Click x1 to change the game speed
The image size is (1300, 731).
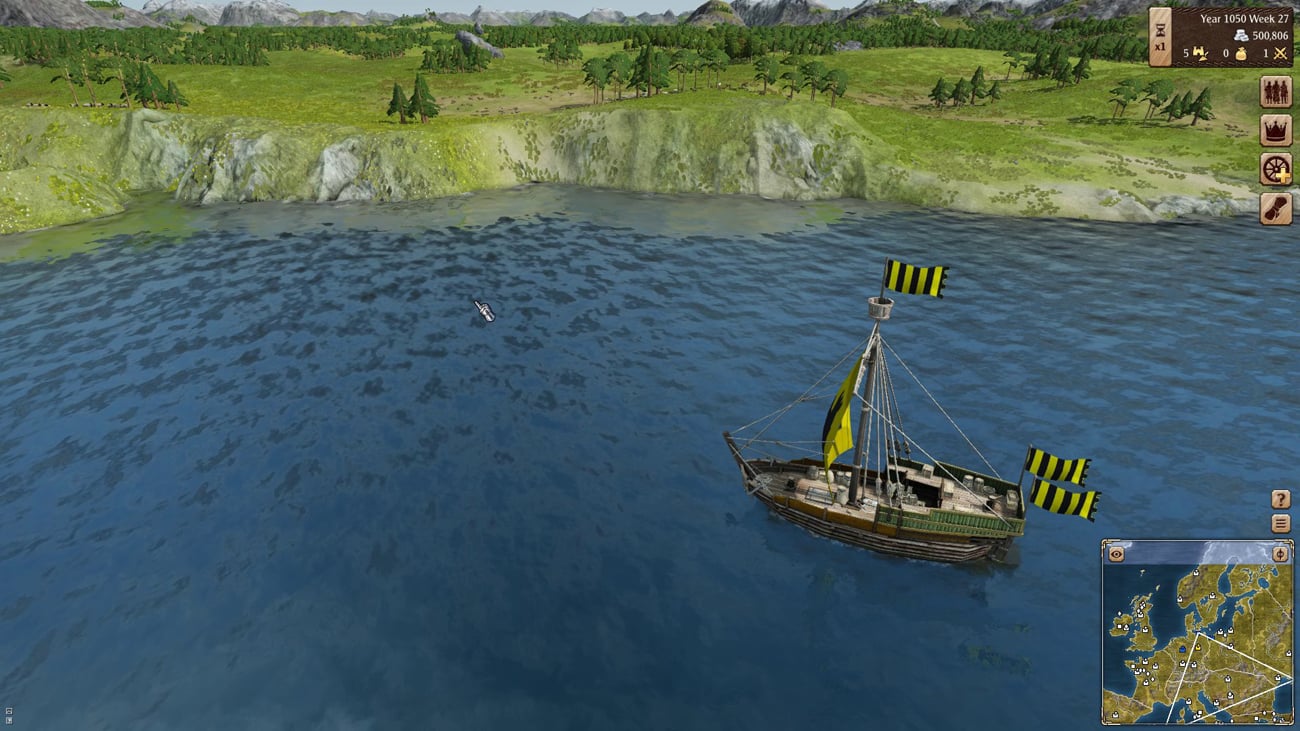point(1160,46)
